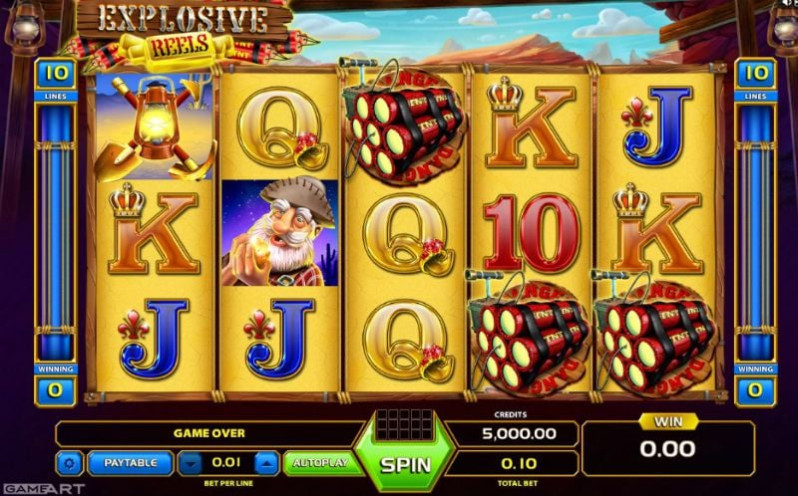Open settings via the gear icon
This screenshot has width=798, height=496.
(x=70, y=463)
